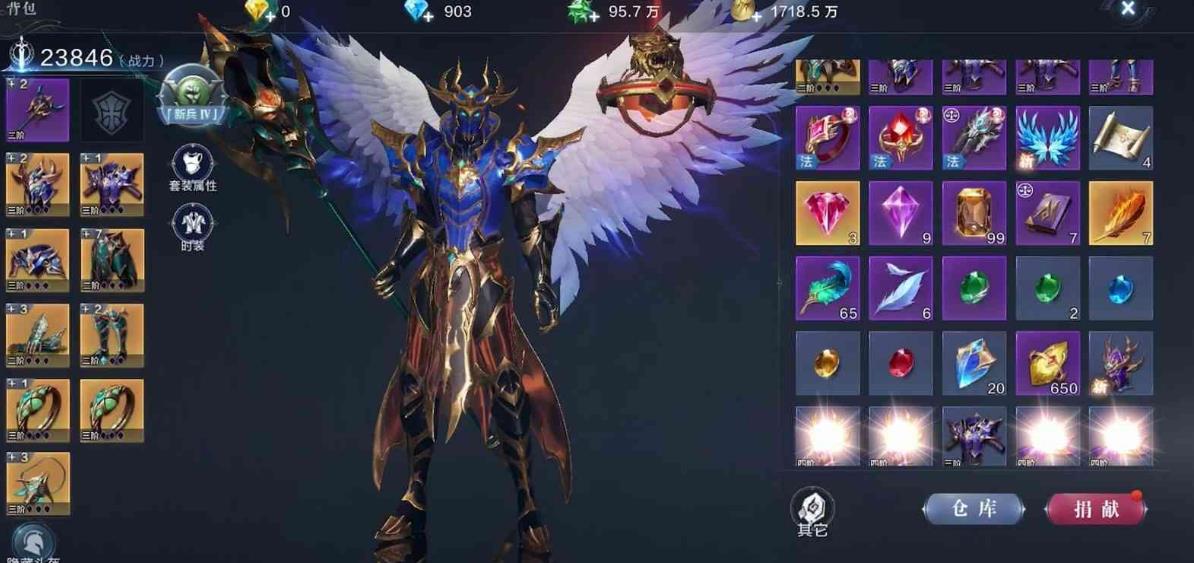
Task: Pick the green peacock feather stack of 65
Action: click(827, 288)
